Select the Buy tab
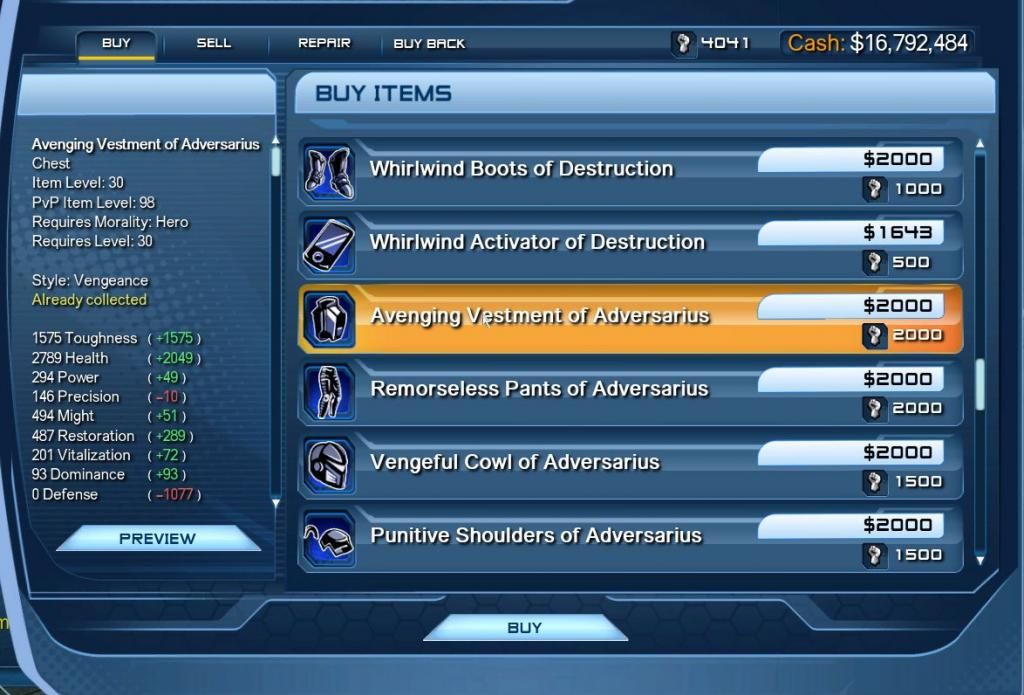Viewport: 1024px width, 695px height. point(116,43)
